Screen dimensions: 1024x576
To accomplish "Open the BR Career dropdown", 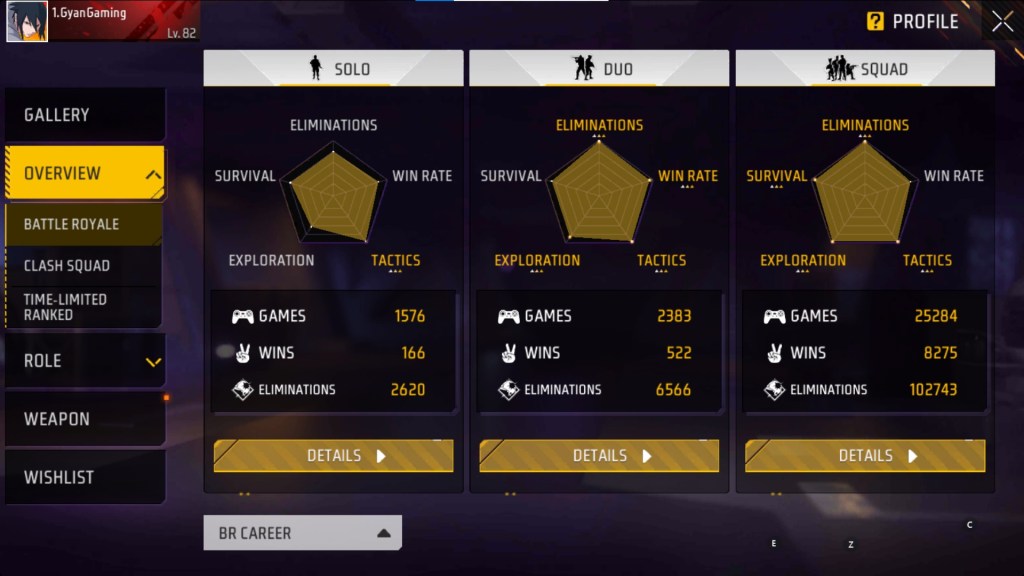I will (x=303, y=533).
